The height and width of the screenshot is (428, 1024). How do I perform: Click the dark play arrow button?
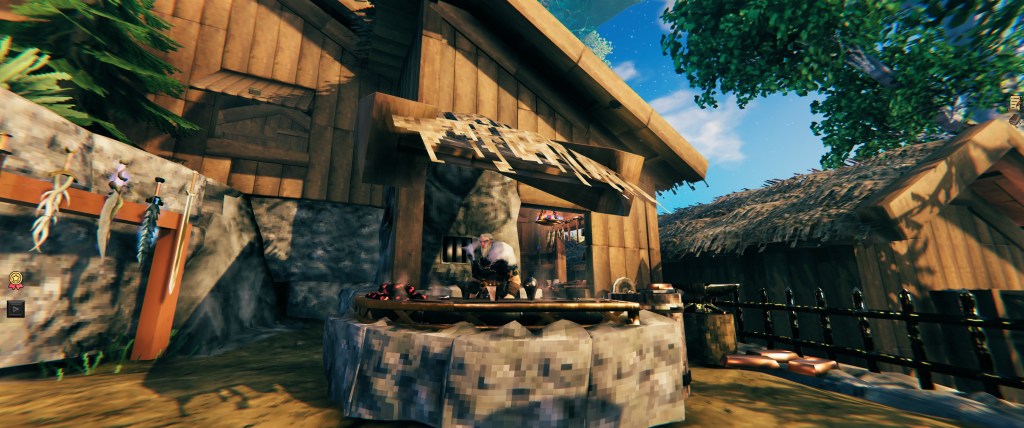(15, 308)
